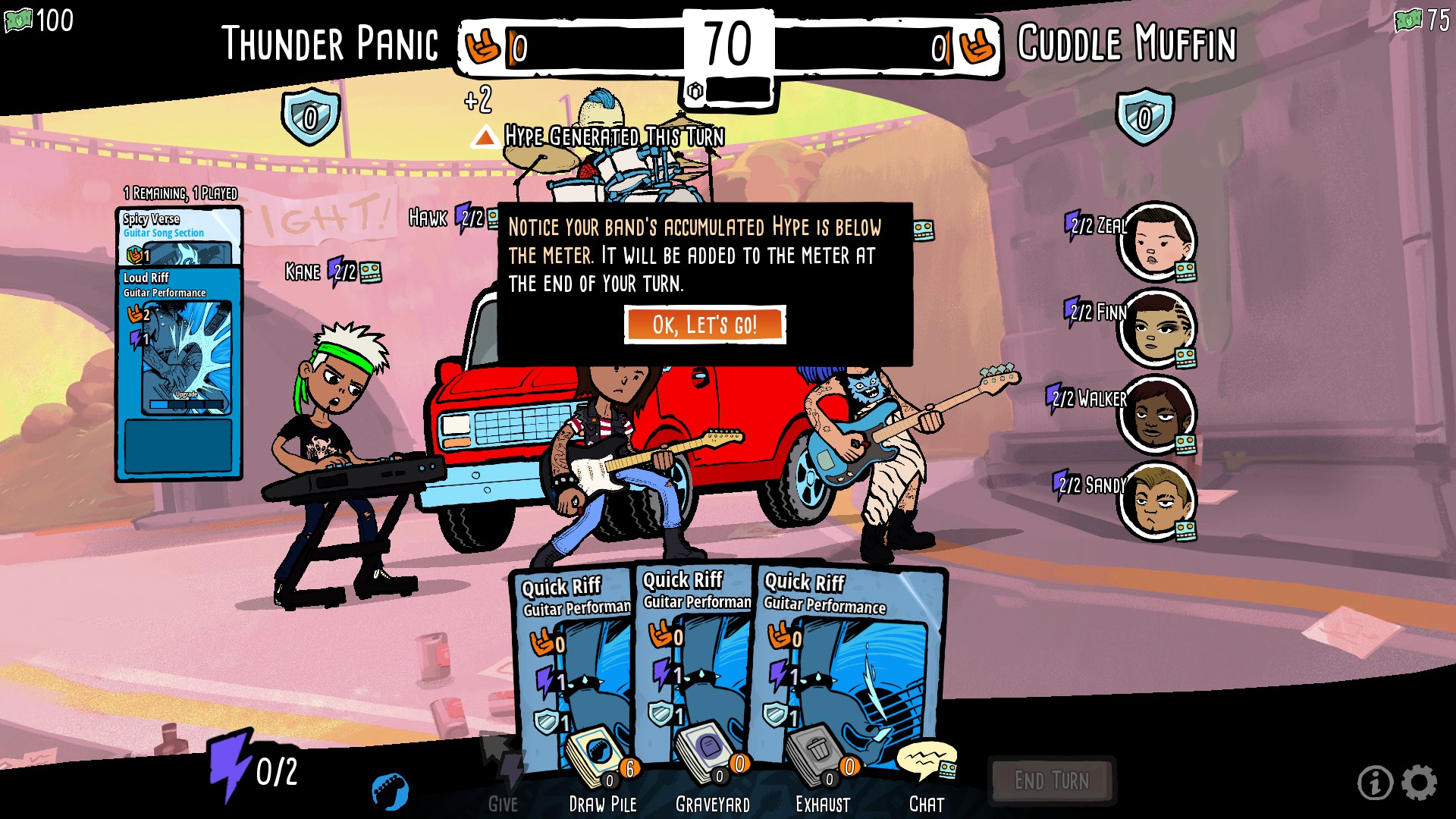
Task: Open the settings gear icon
Action: [1419, 783]
